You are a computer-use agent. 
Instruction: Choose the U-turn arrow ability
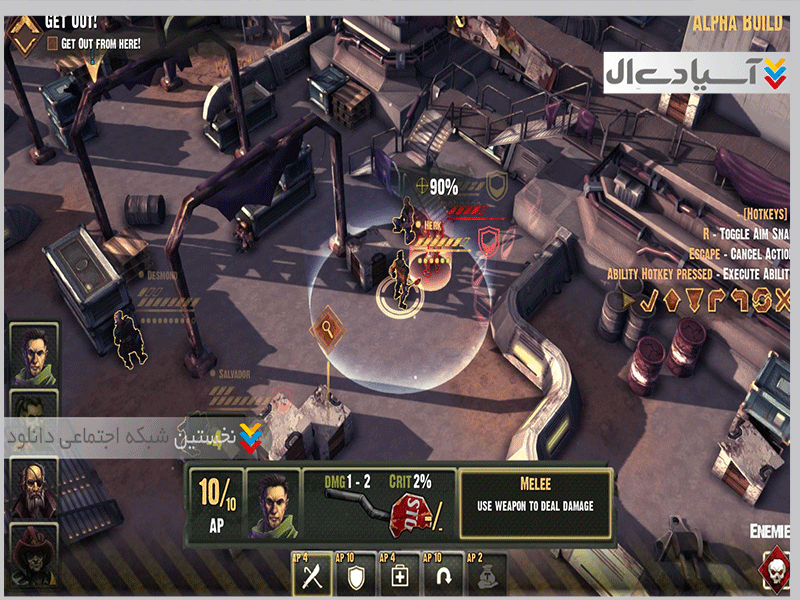(x=442, y=574)
